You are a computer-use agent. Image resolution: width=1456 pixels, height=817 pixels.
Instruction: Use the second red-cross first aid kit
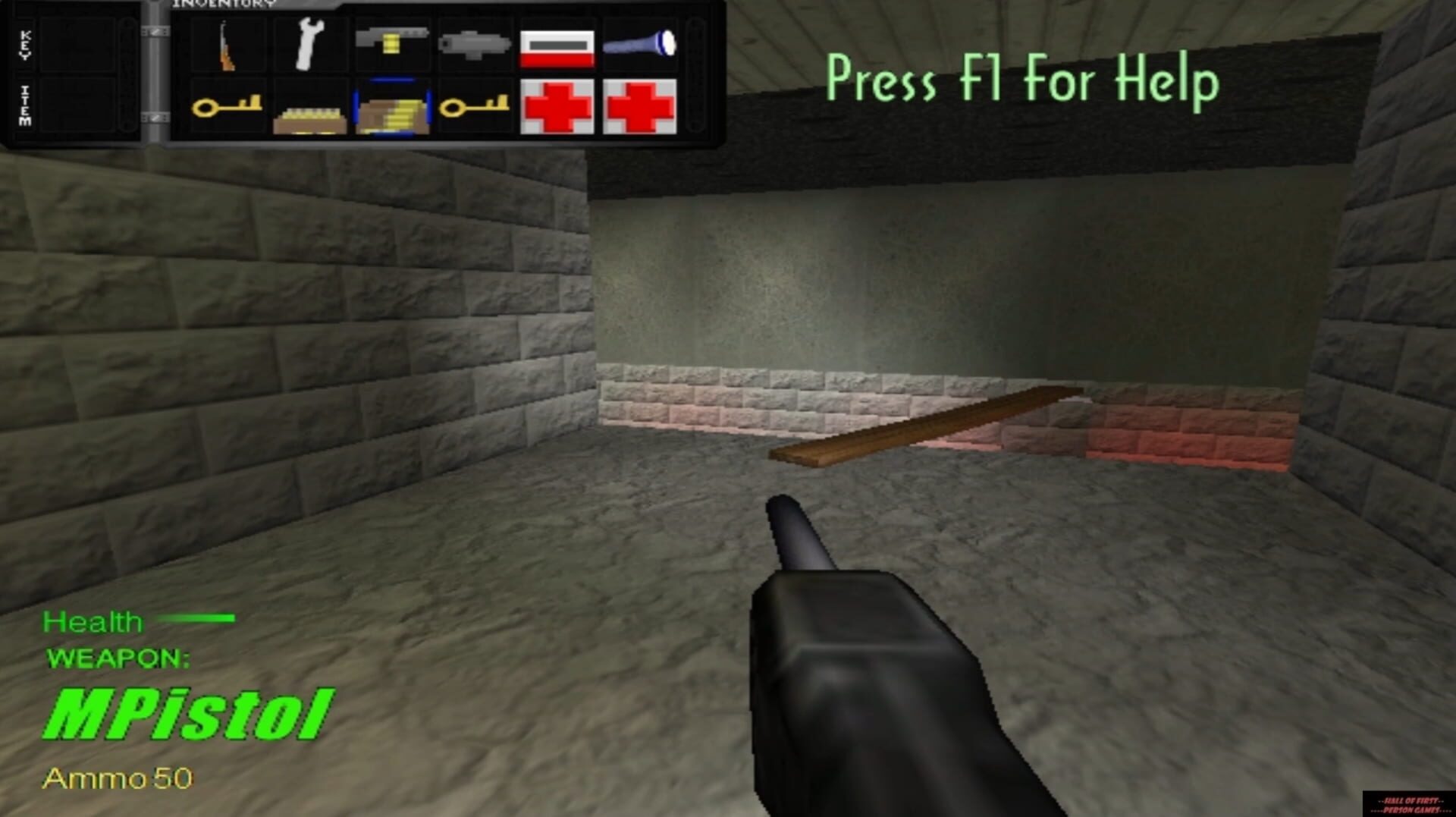[641, 106]
